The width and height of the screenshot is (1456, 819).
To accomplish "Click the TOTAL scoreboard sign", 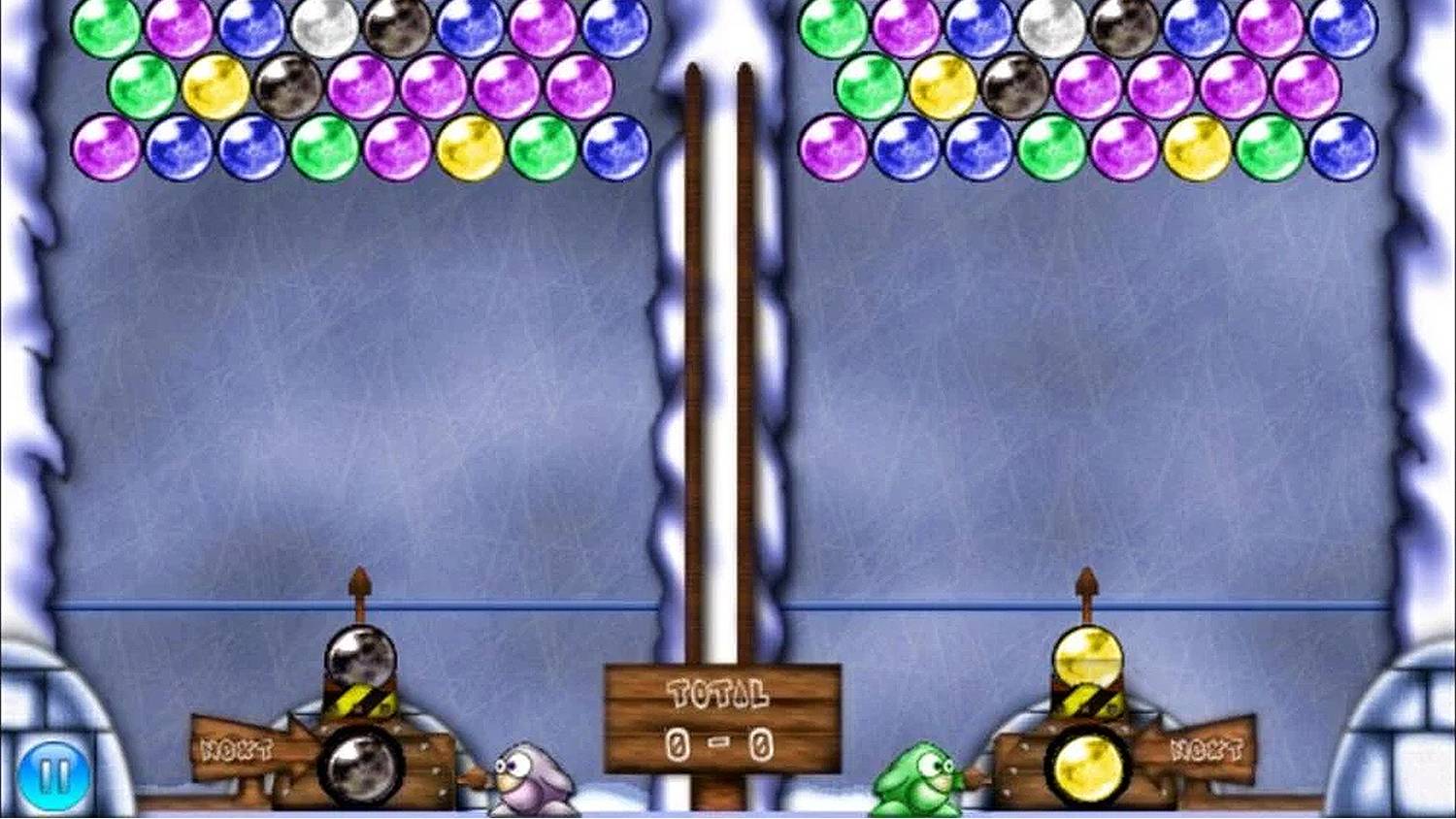I will tap(718, 694).
